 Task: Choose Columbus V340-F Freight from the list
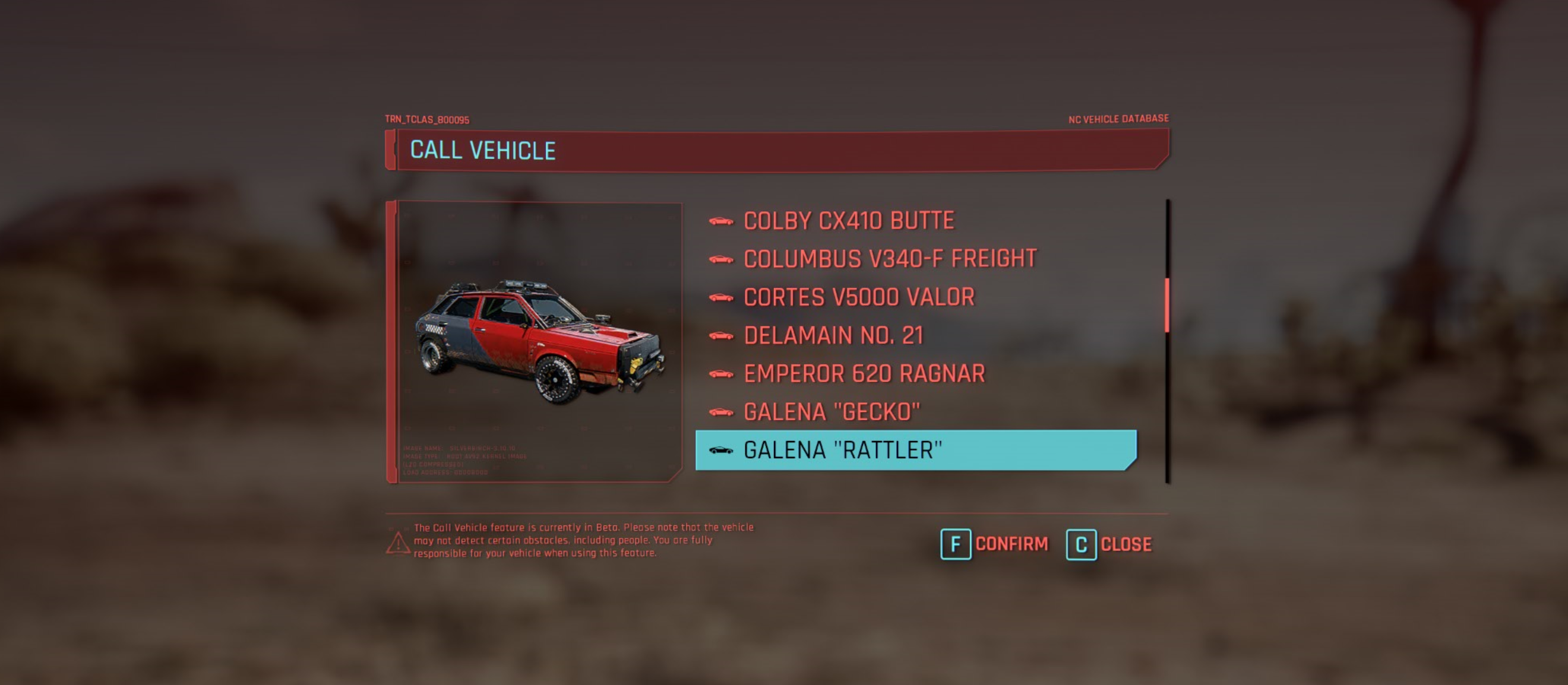click(889, 259)
